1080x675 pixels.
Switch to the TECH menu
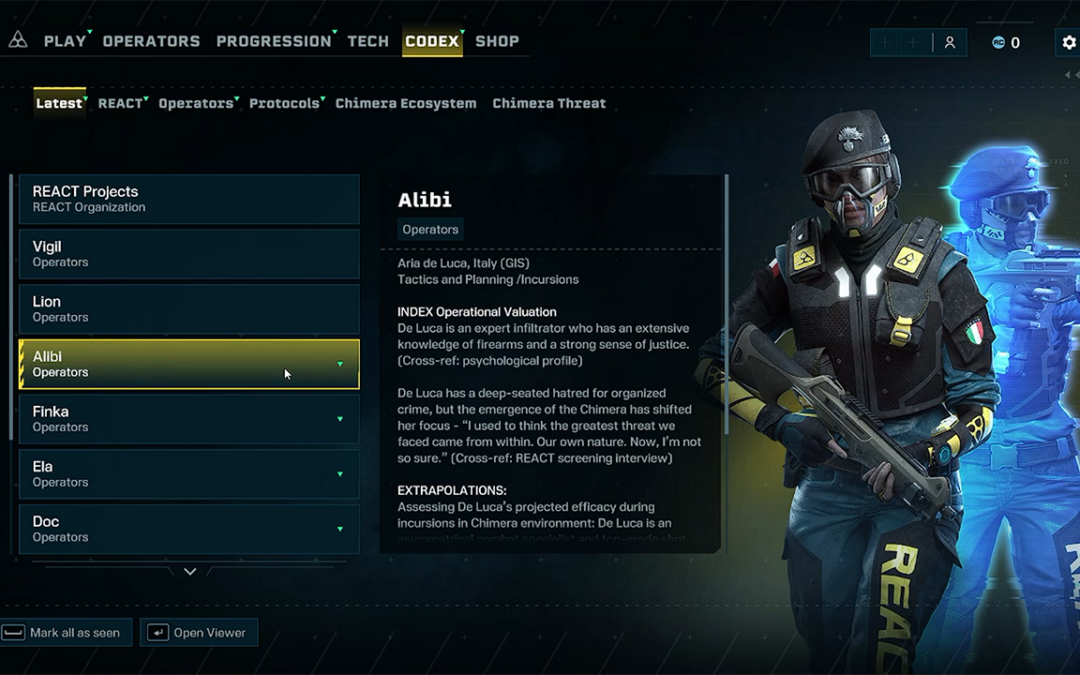pyautogui.click(x=368, y=41)
